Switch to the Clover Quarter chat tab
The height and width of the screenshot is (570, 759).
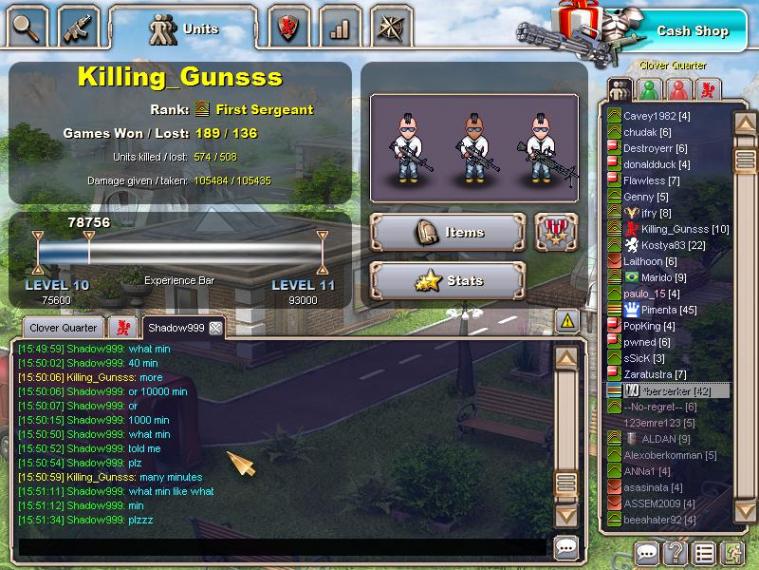coord(63,328)
